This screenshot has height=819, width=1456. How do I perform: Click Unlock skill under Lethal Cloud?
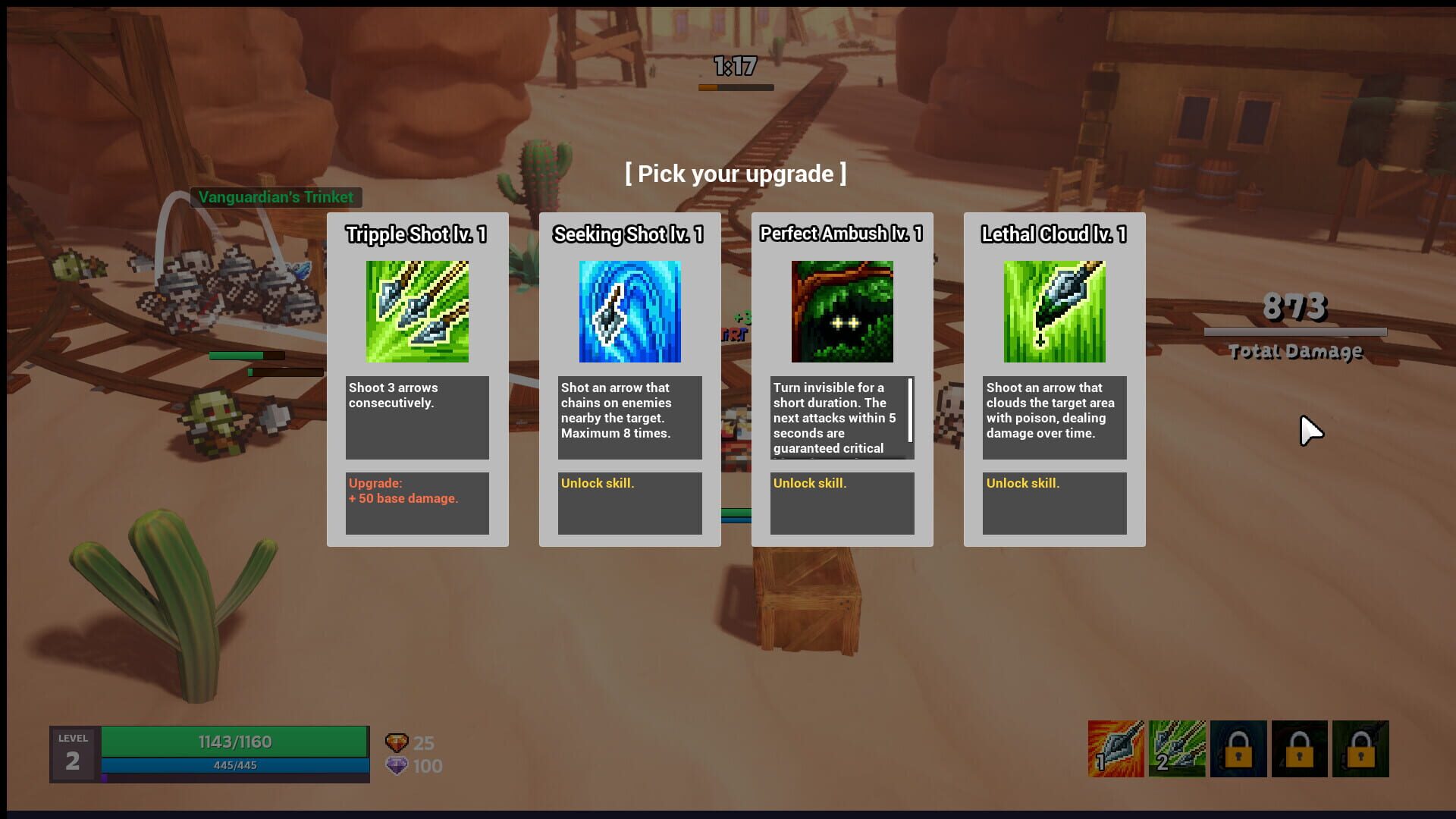tap(1023, 483)
